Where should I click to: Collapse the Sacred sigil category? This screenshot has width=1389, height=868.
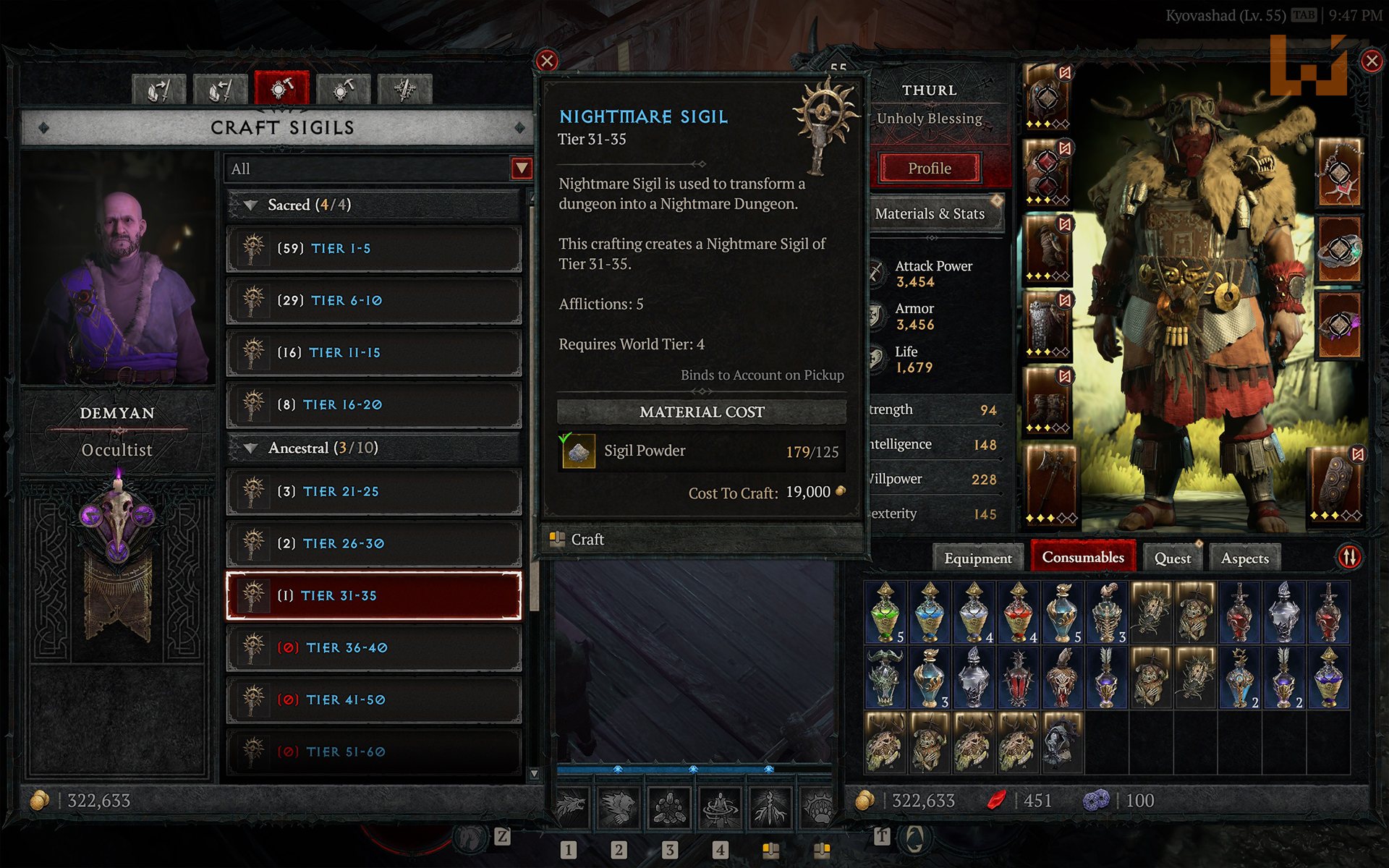[x=251, y=205]
